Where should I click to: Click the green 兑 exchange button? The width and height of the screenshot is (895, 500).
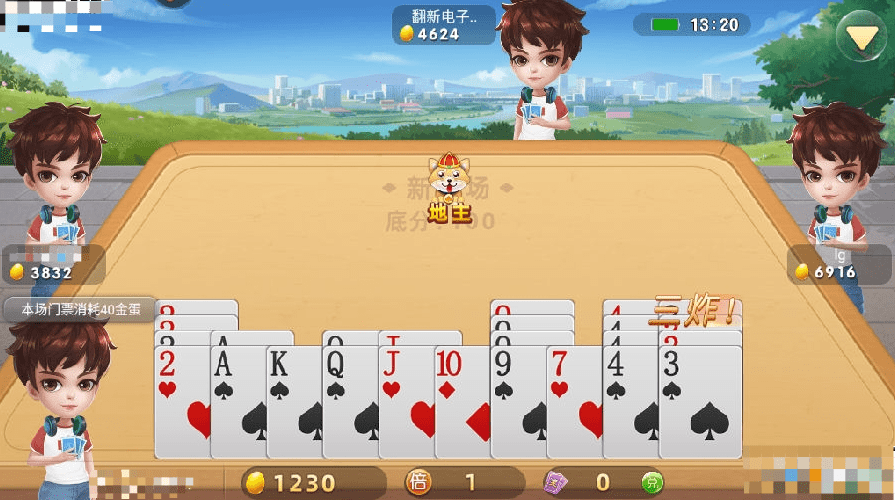[652, 483]
